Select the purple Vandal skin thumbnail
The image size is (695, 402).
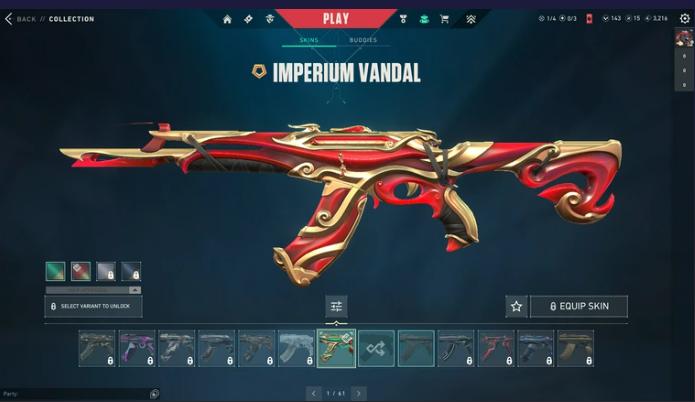[137, 348]
